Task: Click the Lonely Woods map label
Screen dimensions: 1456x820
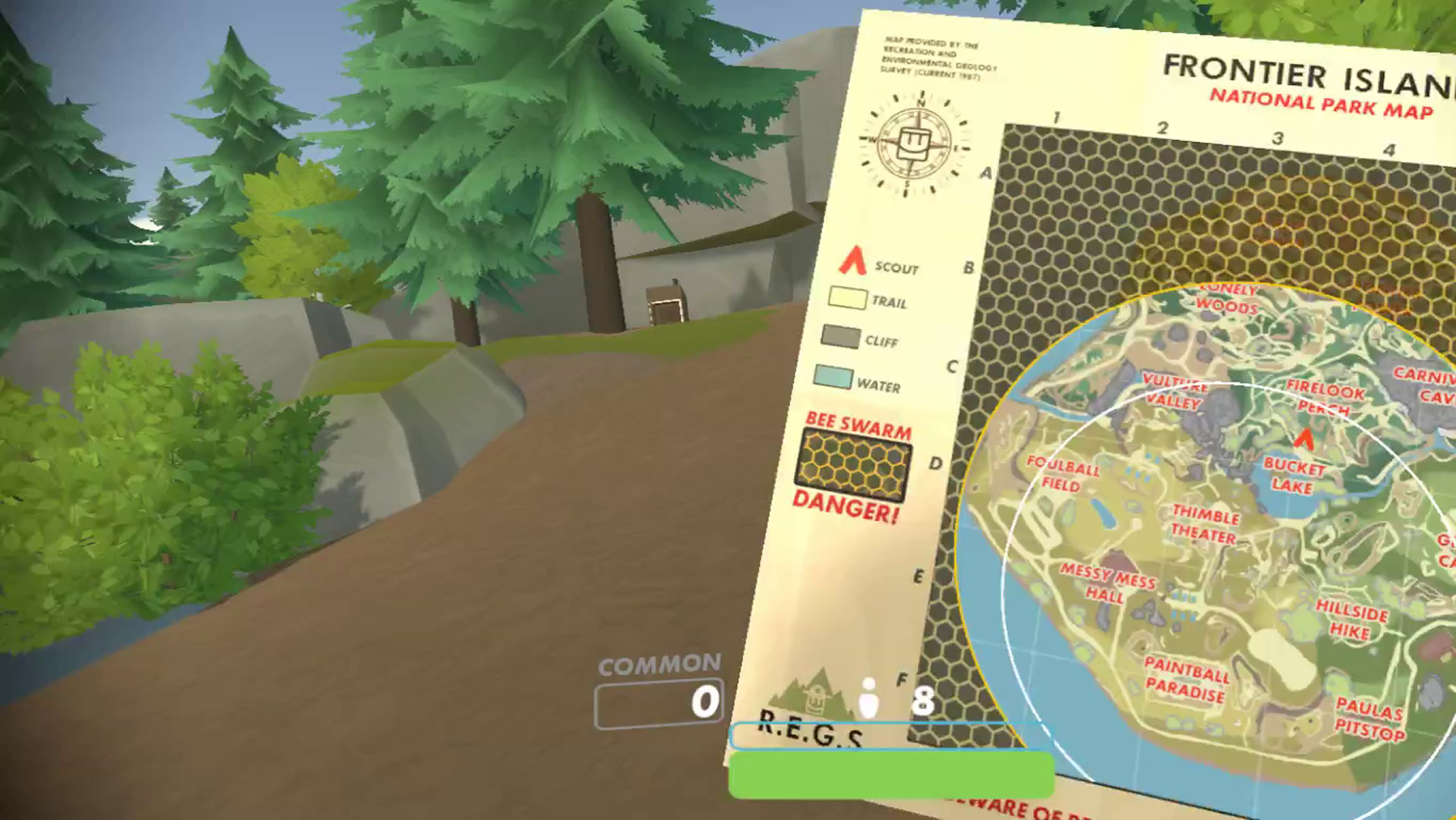Action: 1227,299
